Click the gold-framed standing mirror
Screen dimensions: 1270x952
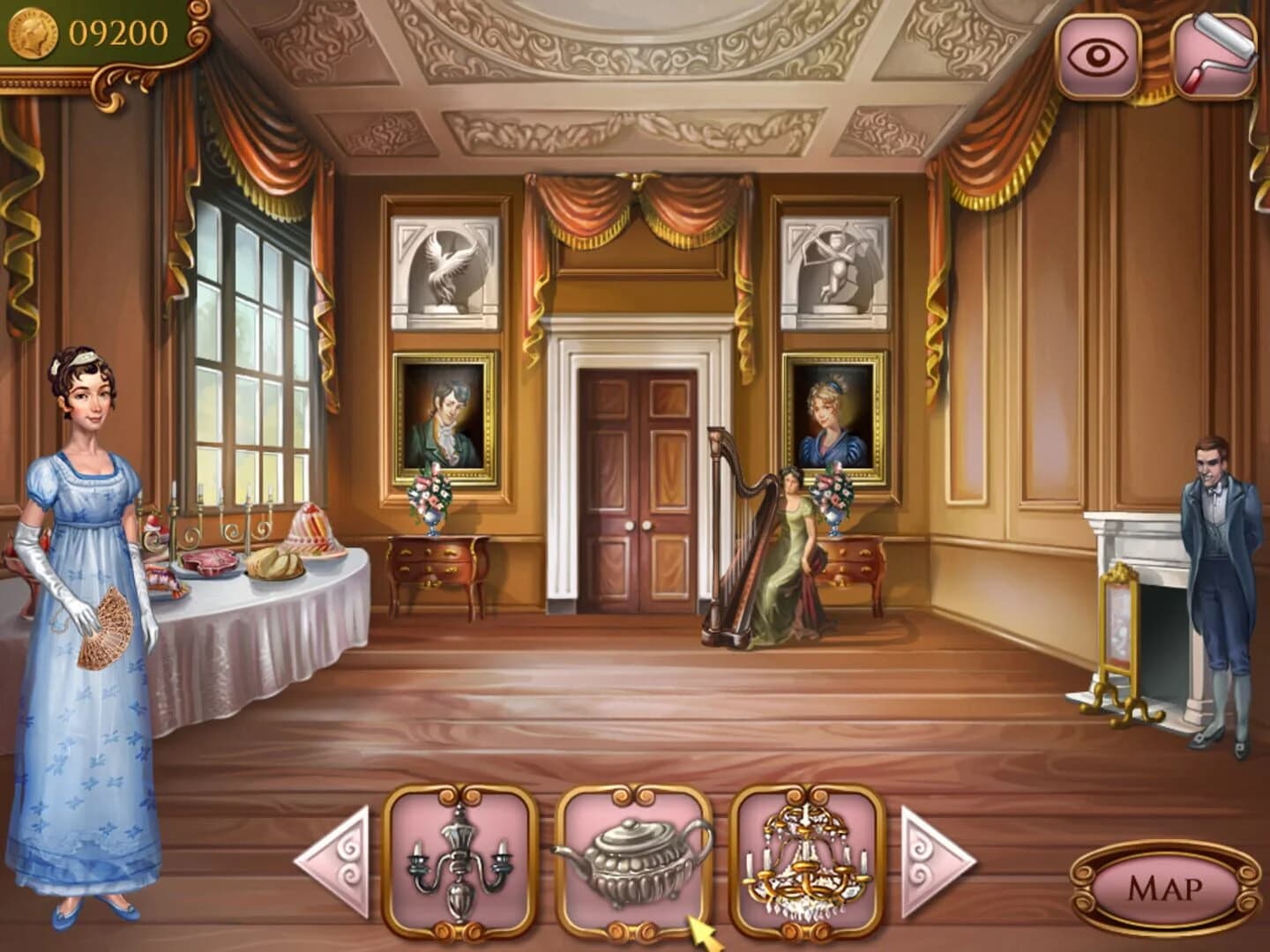[1117, 635]
